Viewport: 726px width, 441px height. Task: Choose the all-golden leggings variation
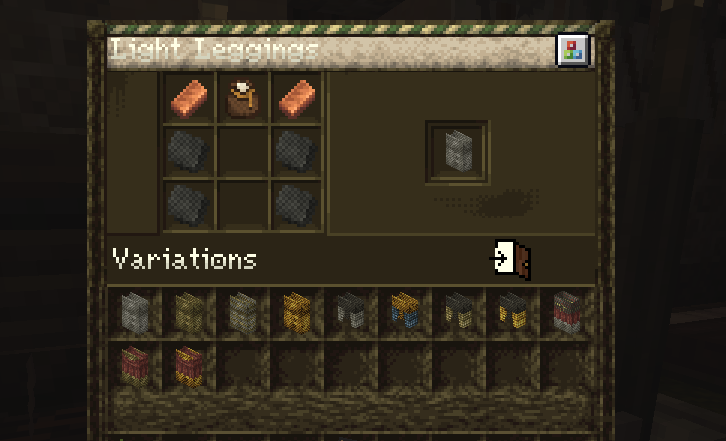coord(296,311)
